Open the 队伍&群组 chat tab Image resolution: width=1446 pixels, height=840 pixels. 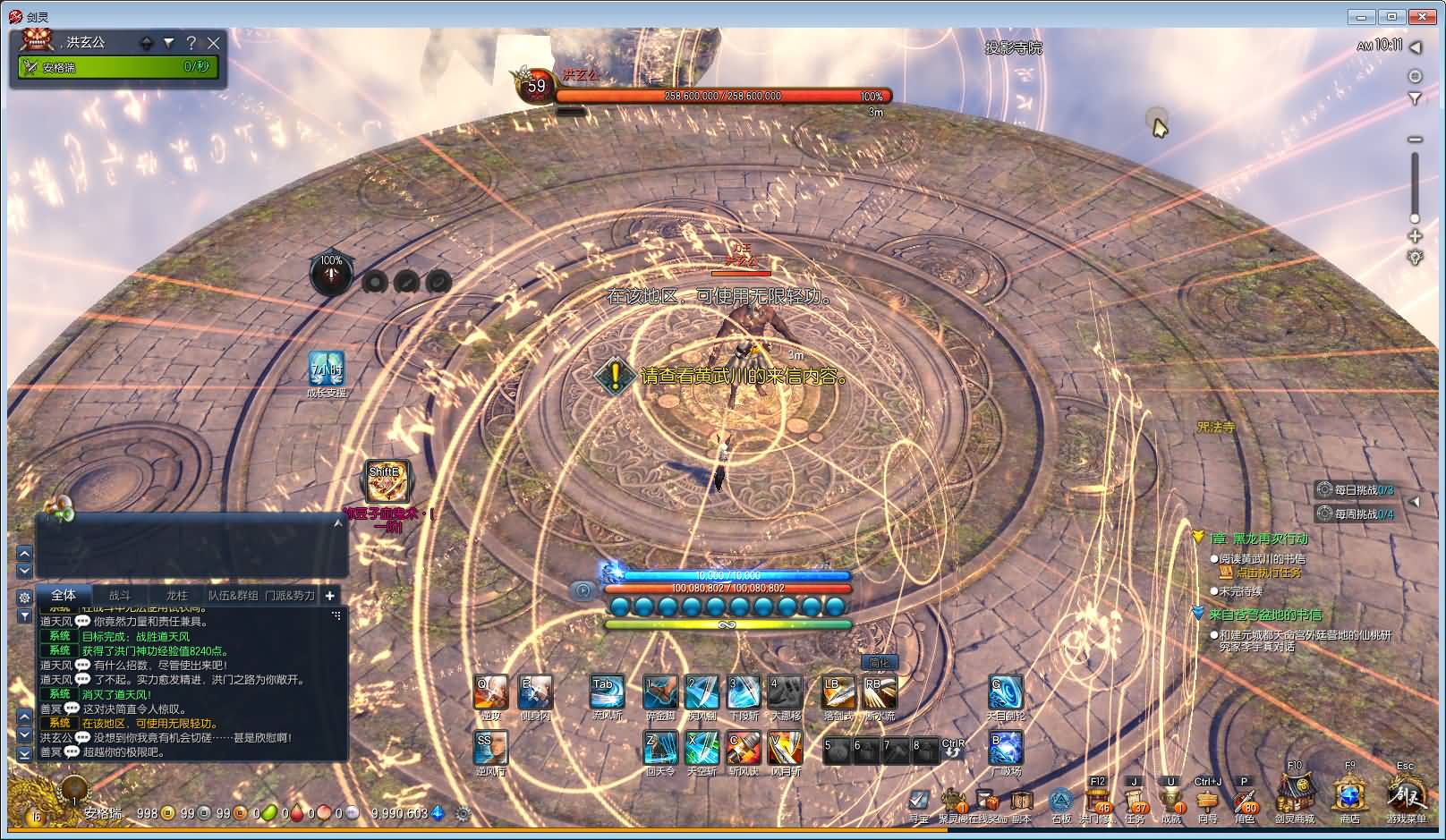233,595
